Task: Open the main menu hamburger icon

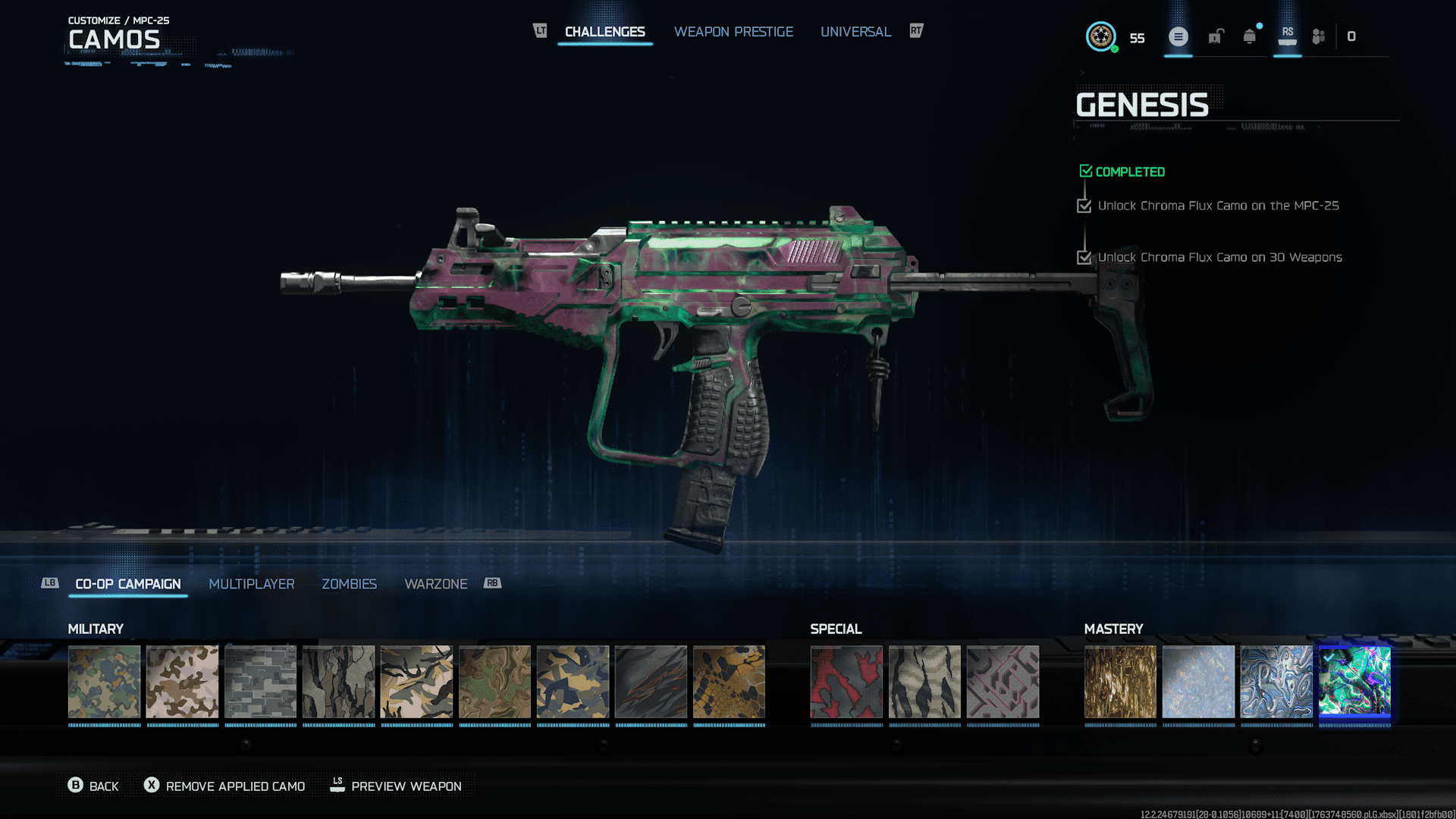Action: (1178, 36)
